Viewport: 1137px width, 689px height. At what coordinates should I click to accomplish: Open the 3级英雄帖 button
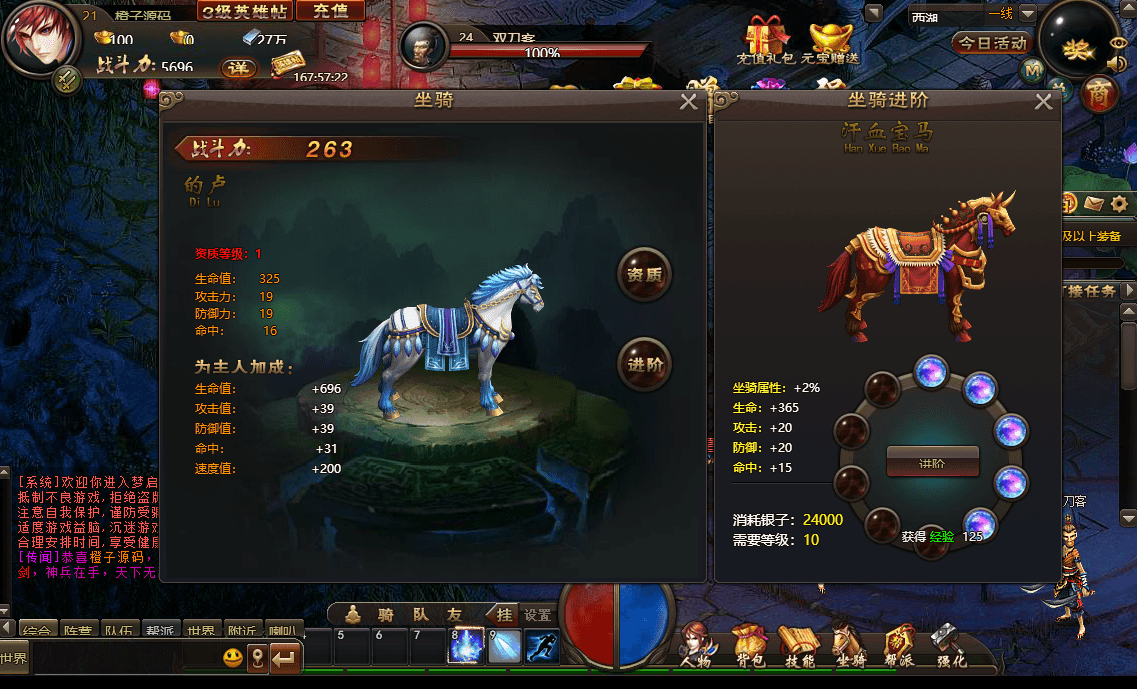pyautogui.click(x=244, y=11)
